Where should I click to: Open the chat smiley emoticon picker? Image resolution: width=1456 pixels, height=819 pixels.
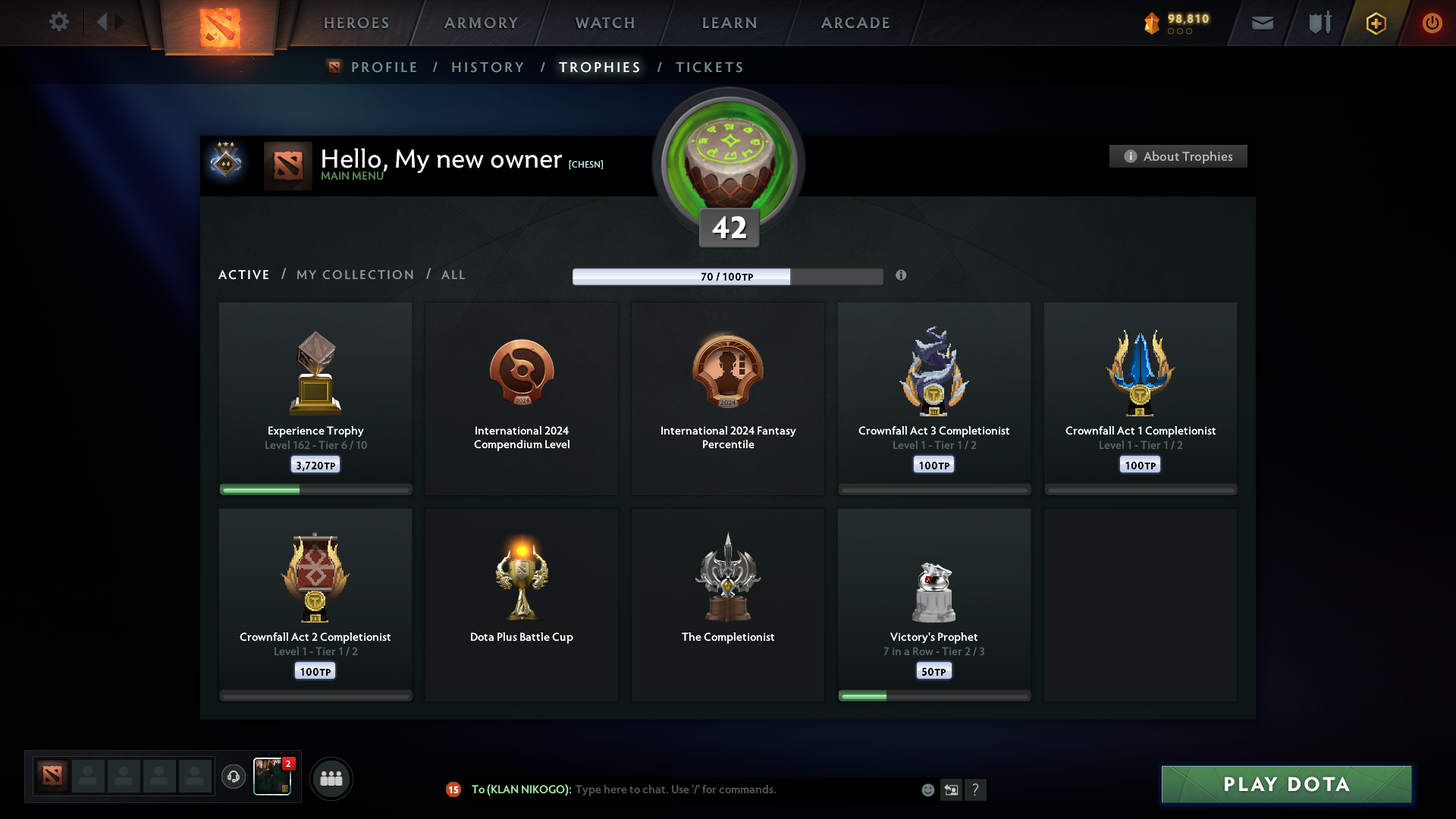pyautogui.click(x=928, y=789)
